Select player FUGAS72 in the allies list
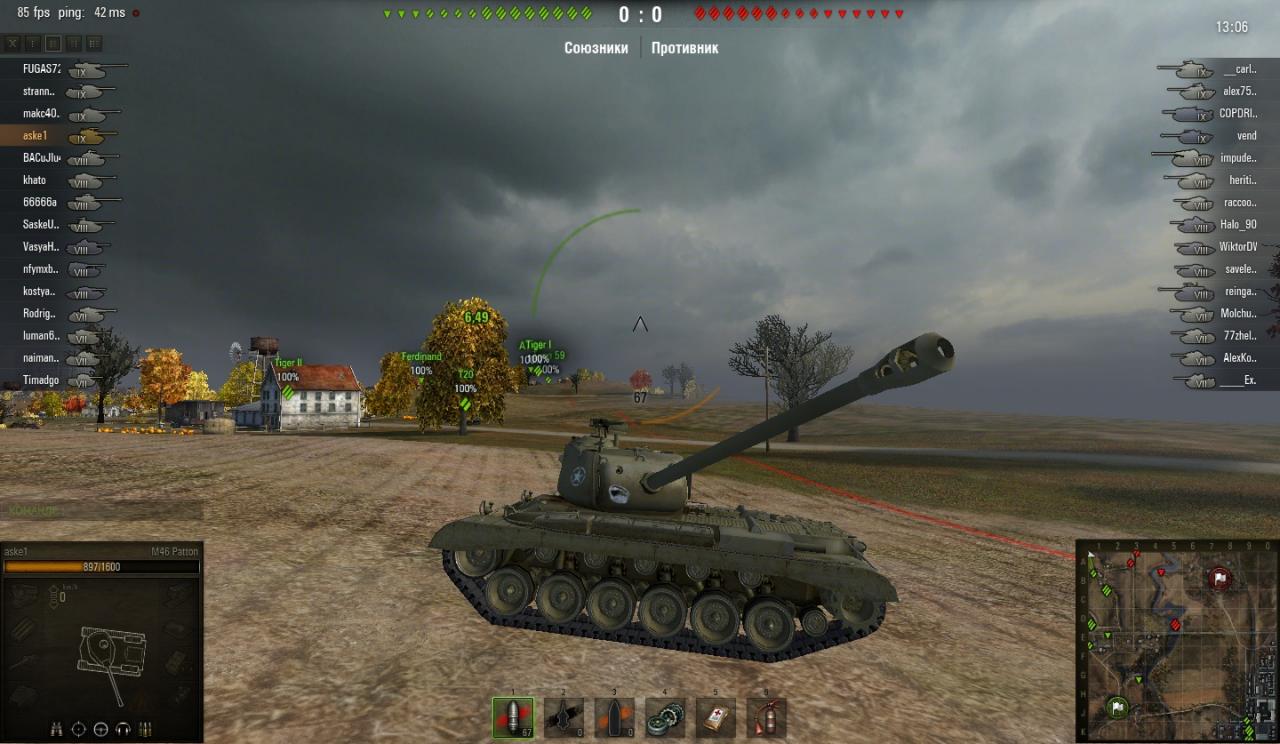The image size is (1280, 744). pyautogui.click(x=42, y=69)
